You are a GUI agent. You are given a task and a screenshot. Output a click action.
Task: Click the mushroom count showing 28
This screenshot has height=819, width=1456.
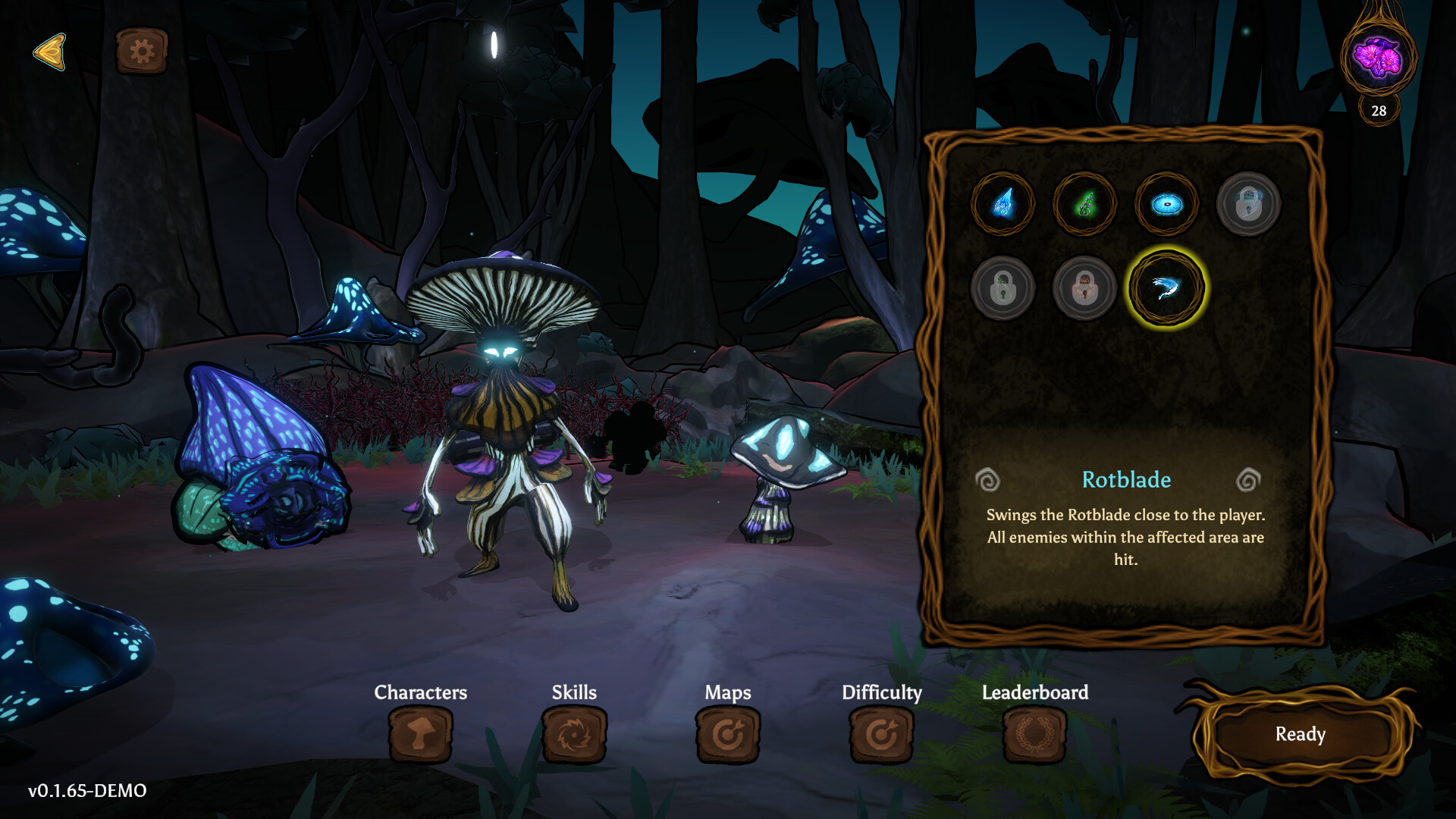click(1379, 112)
